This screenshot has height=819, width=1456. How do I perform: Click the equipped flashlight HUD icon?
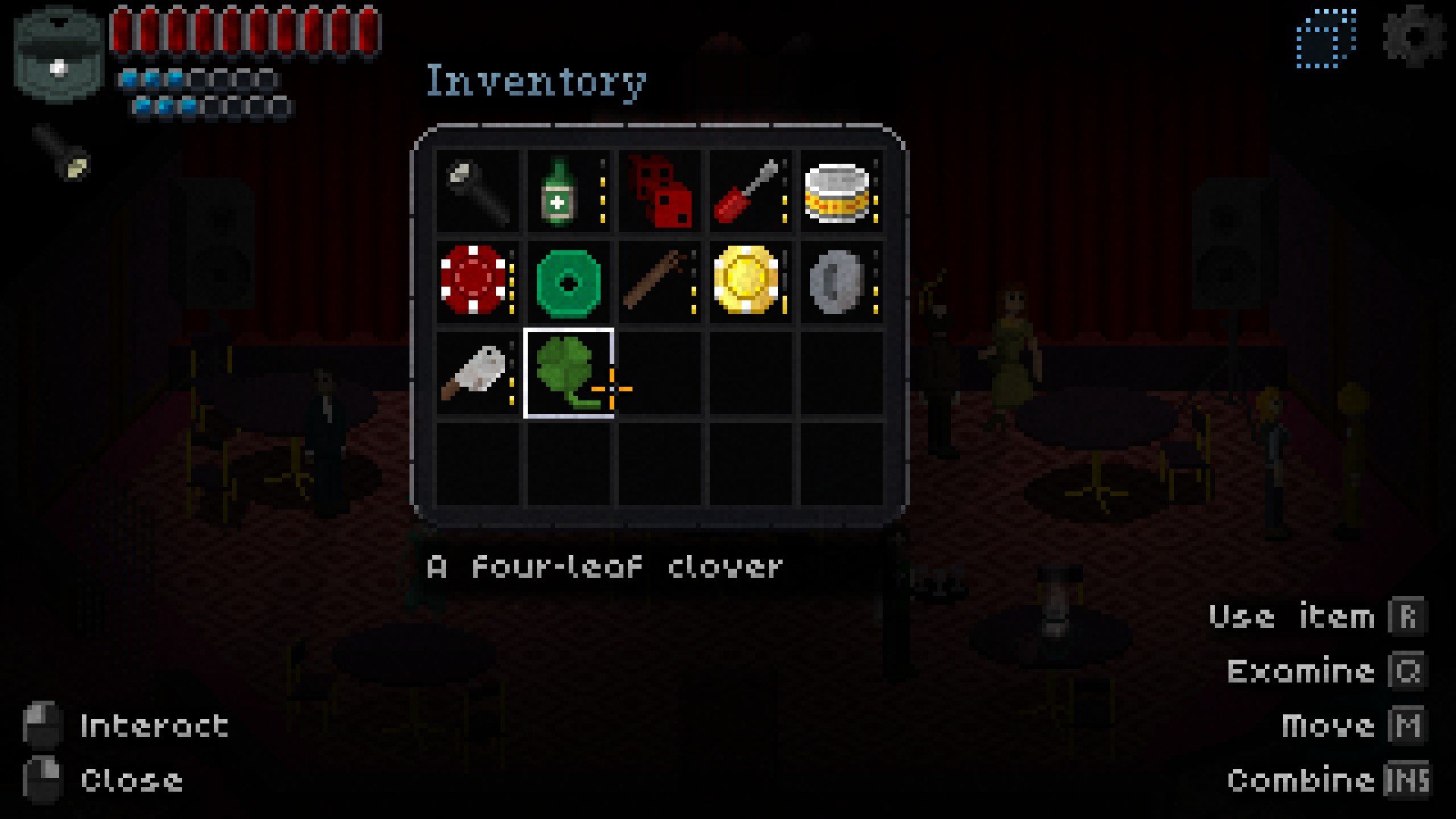click(x=64, y=152)
